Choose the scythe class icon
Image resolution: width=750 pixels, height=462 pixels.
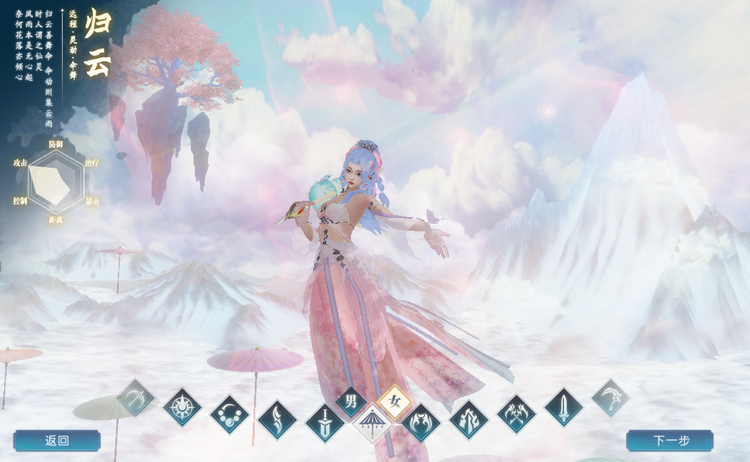(610, 398)
